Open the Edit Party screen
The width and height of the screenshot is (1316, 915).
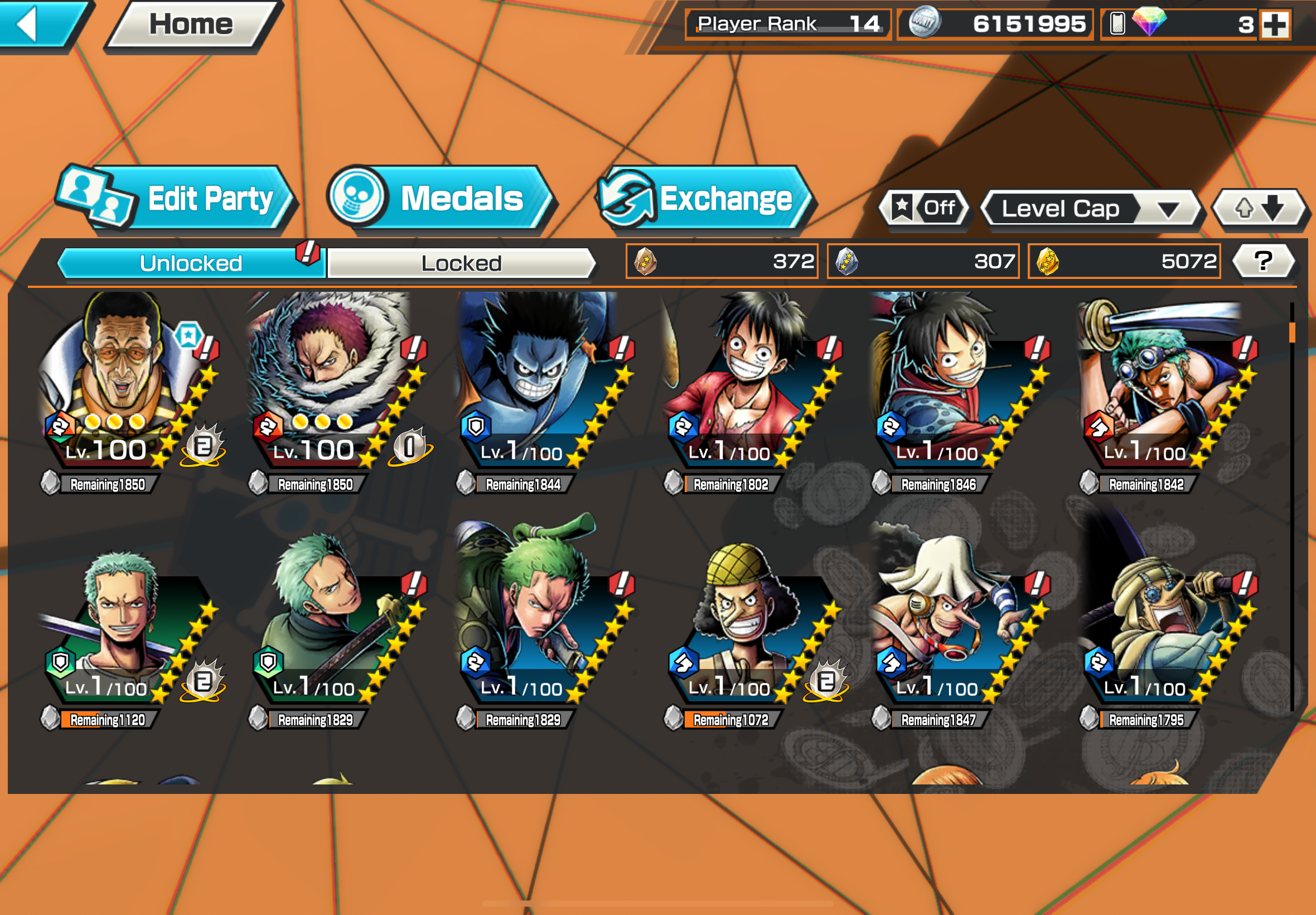tap(178, 200)
